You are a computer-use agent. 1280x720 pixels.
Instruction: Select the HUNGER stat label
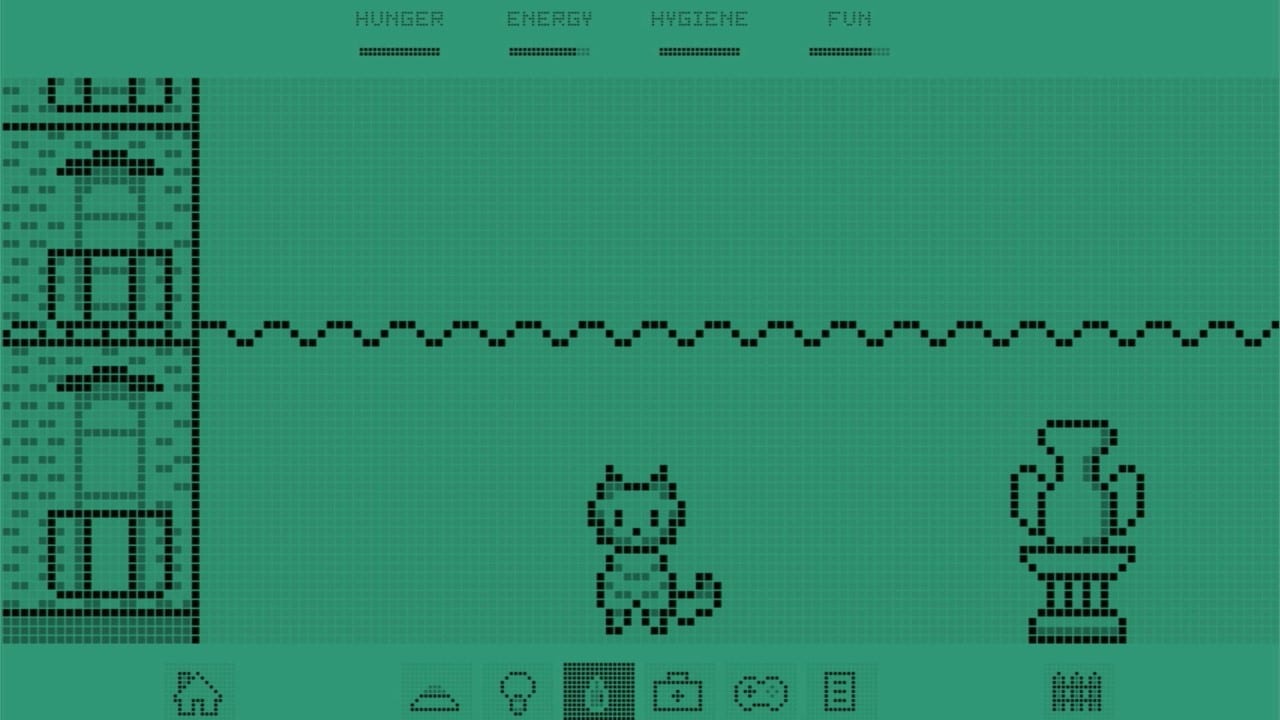pyautogui.click(x=399, y=17)
